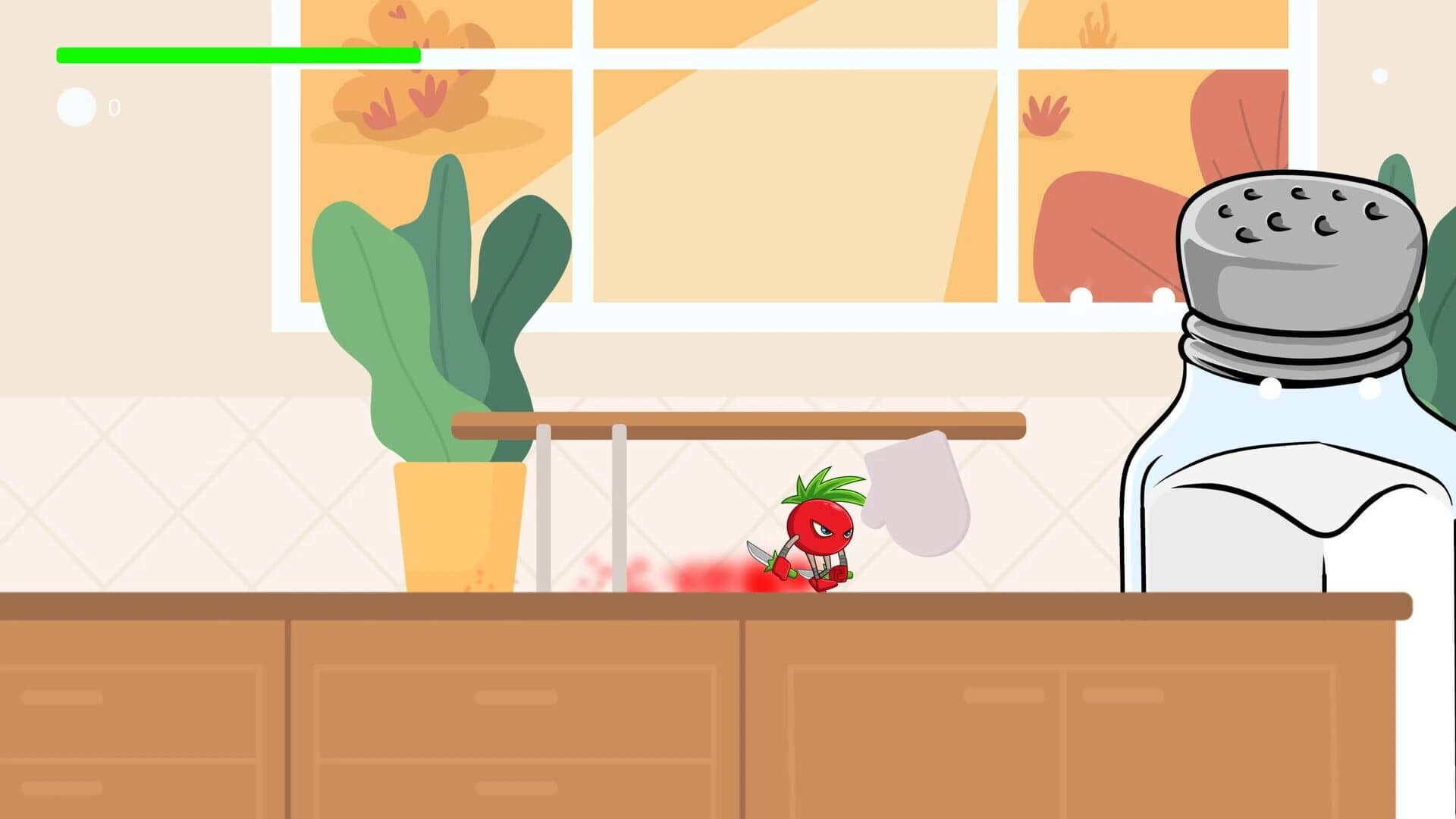The height and width of the screenshot is (819, 1456).
Task: Click the bottom right cabinet drawer handle
Action: (x=1122, y=696)
